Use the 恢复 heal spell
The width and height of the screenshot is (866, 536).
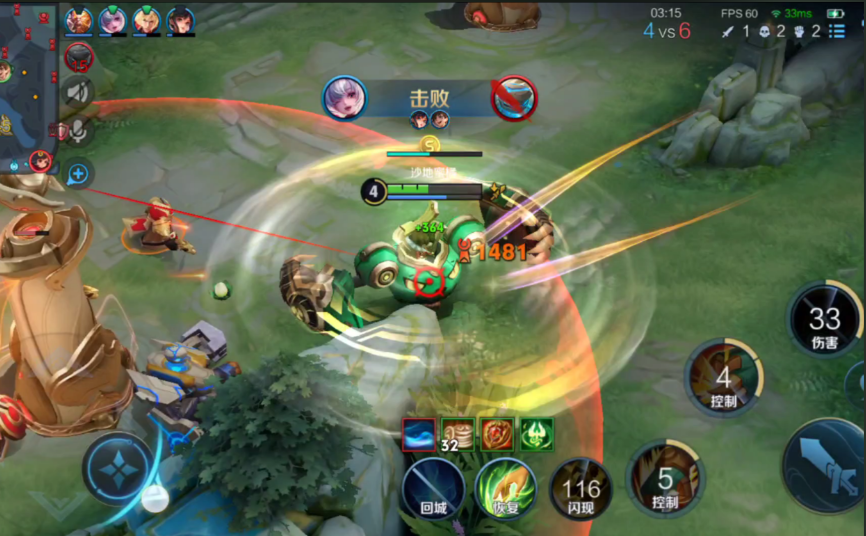tap(505, 489)
